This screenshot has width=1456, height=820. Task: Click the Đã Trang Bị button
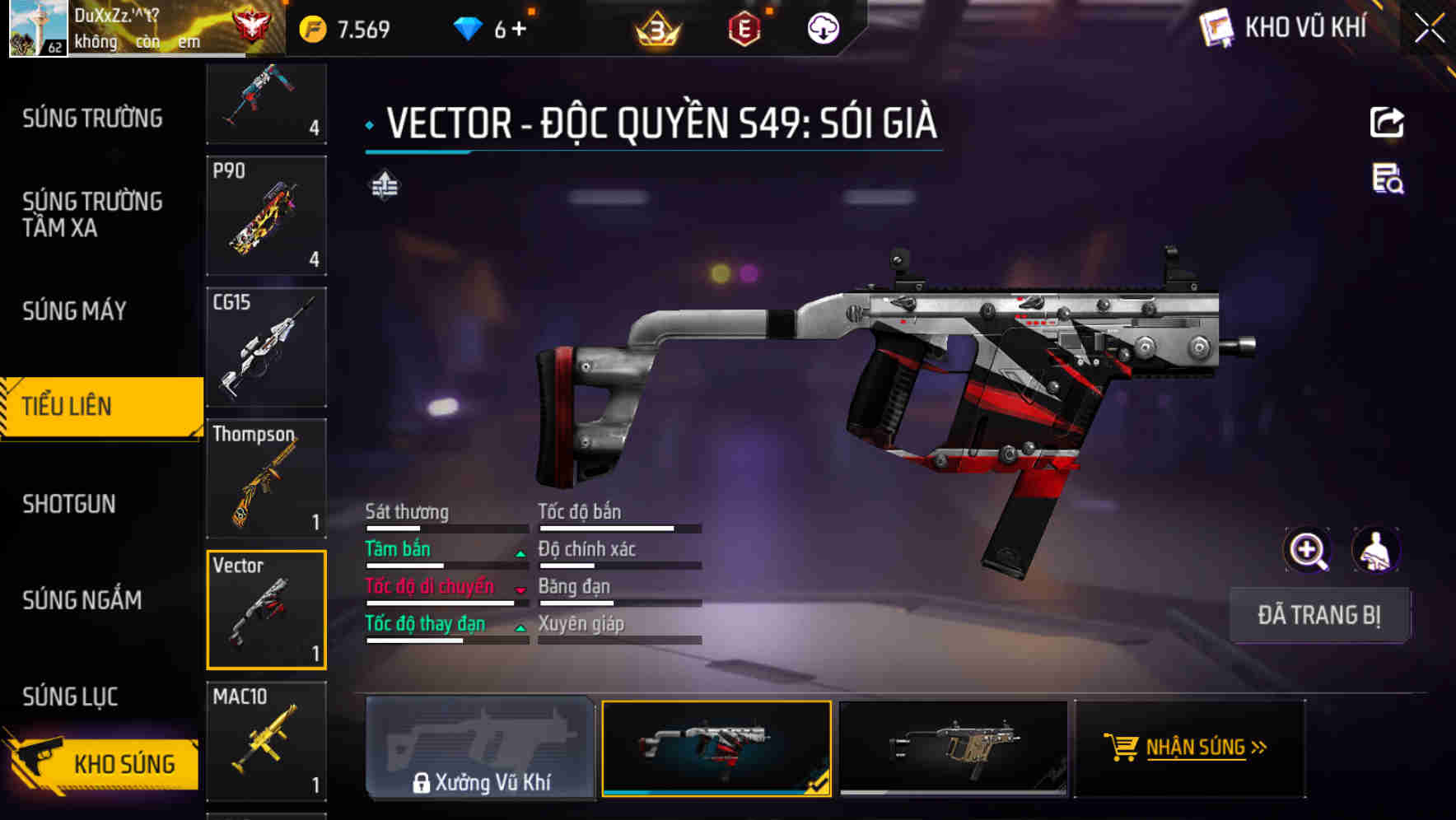tap(1319, 615)
